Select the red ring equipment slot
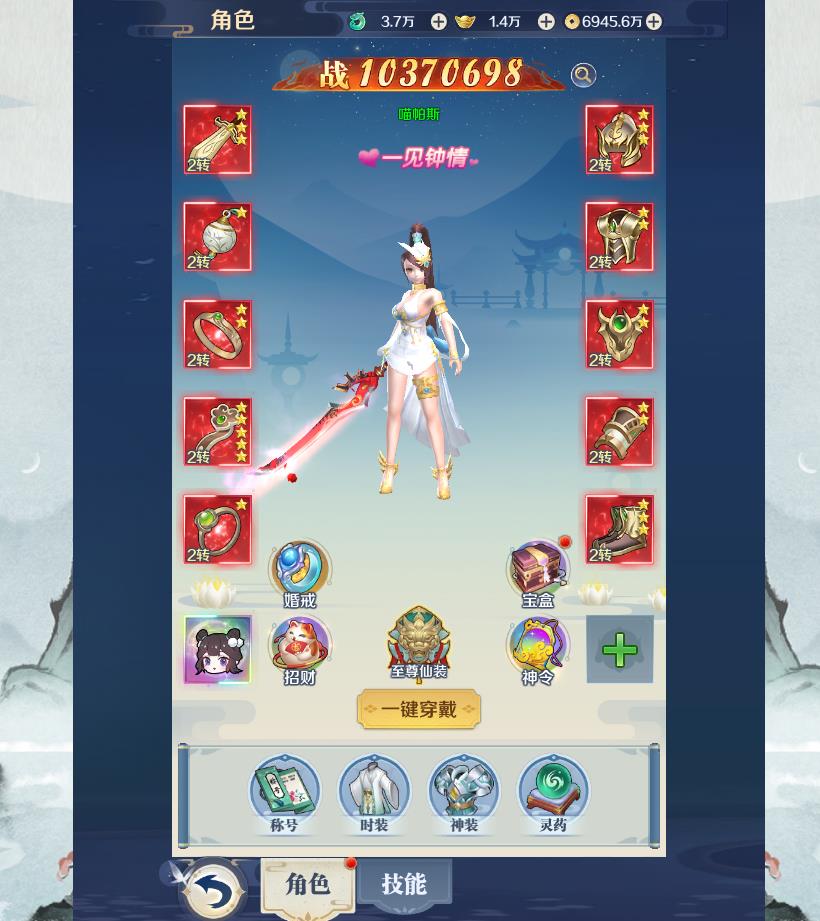The image size is (820, 921). click(x=217, y=335)
